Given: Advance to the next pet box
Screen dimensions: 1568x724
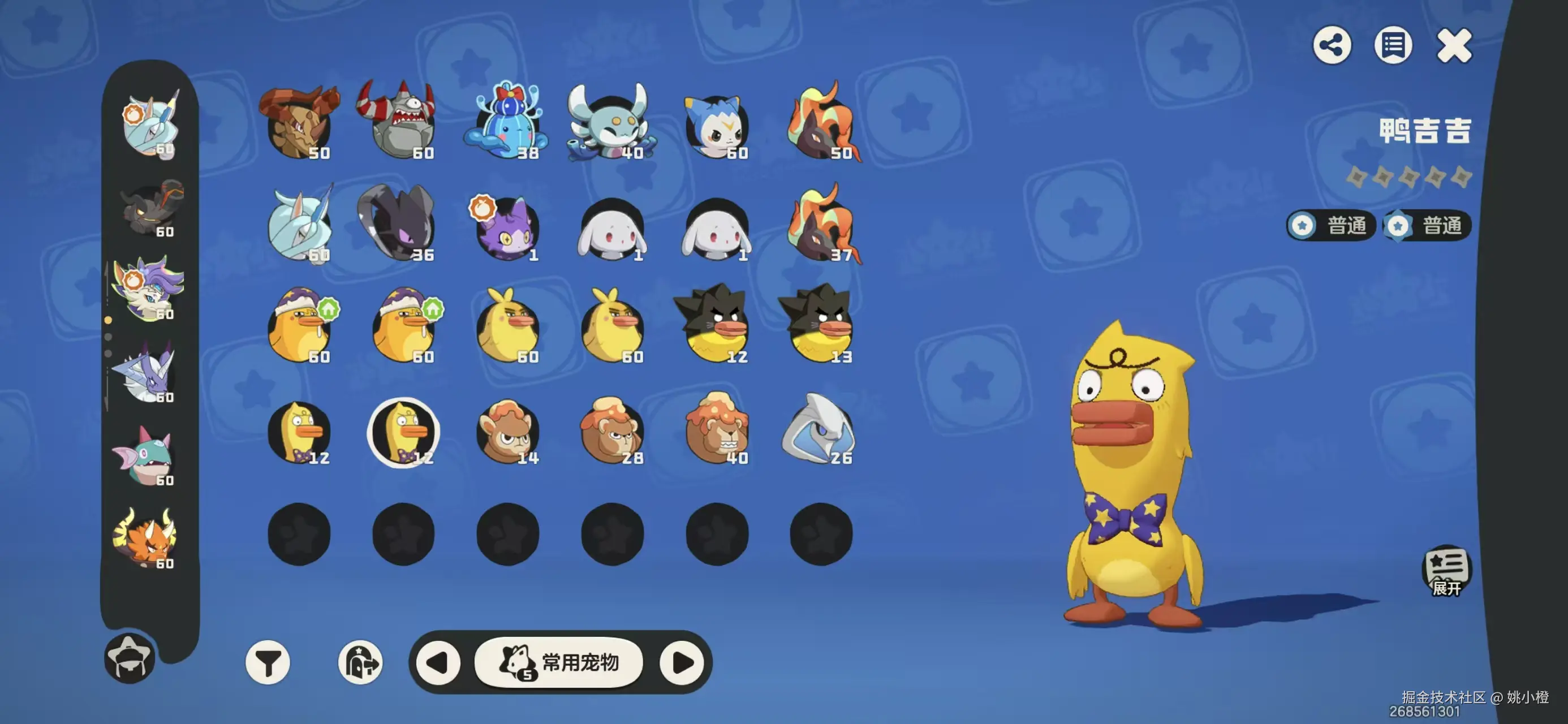Looking at the screenshot, I should click(x=682, y=662).
